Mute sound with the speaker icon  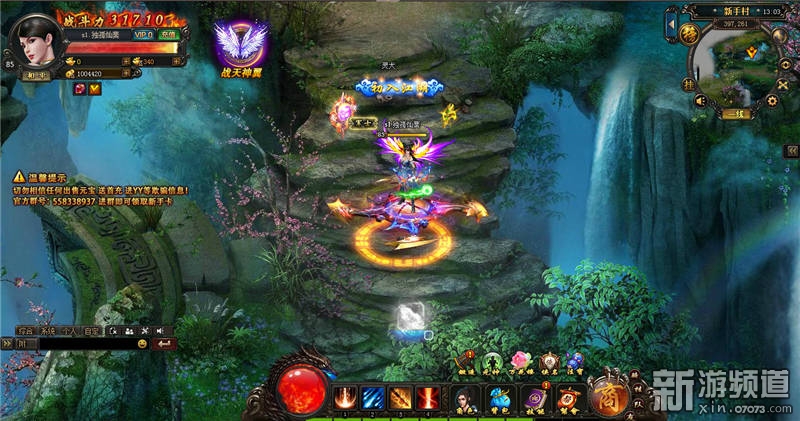[701, 100]
